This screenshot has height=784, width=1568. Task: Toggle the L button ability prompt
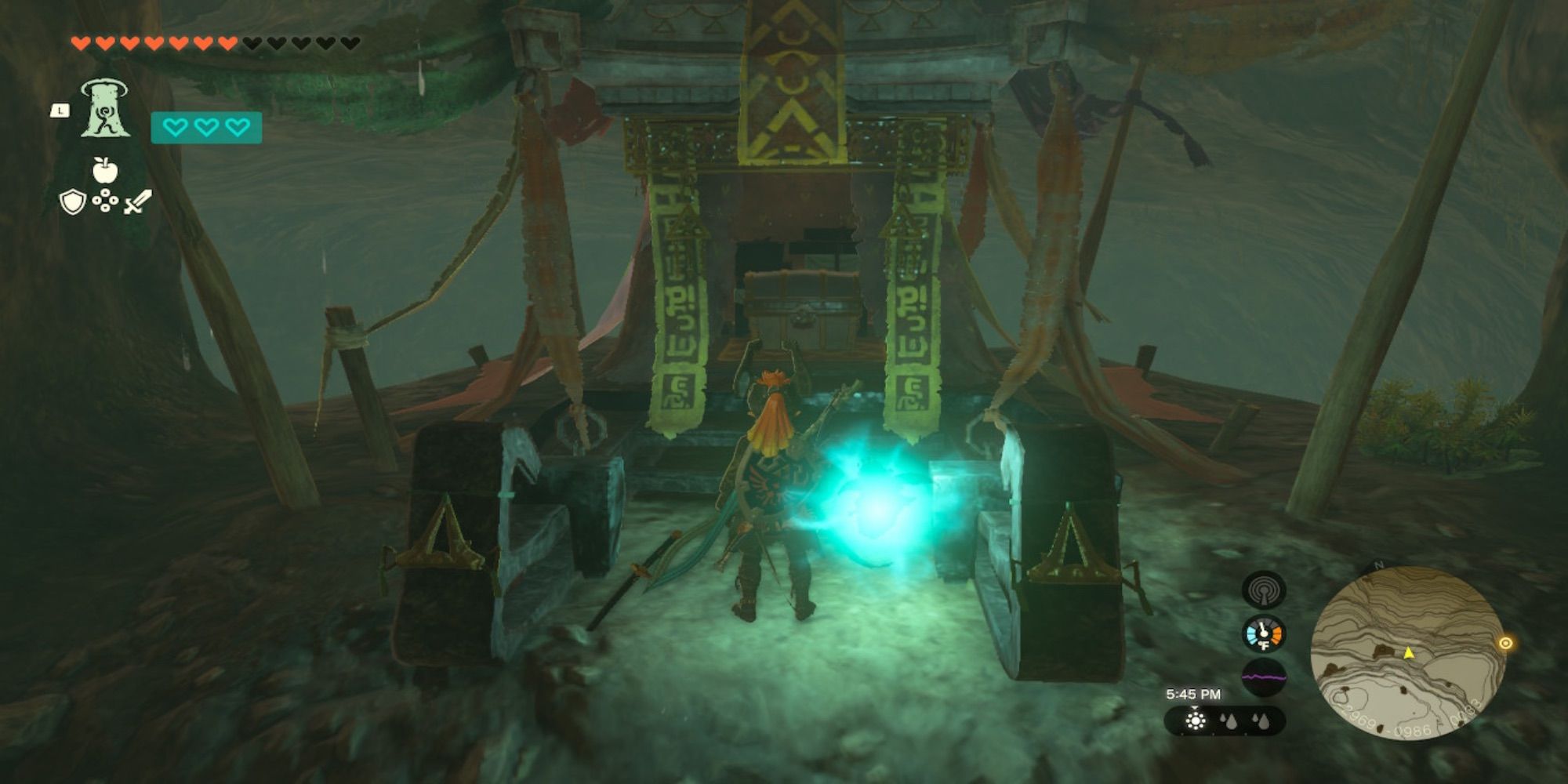60,111
